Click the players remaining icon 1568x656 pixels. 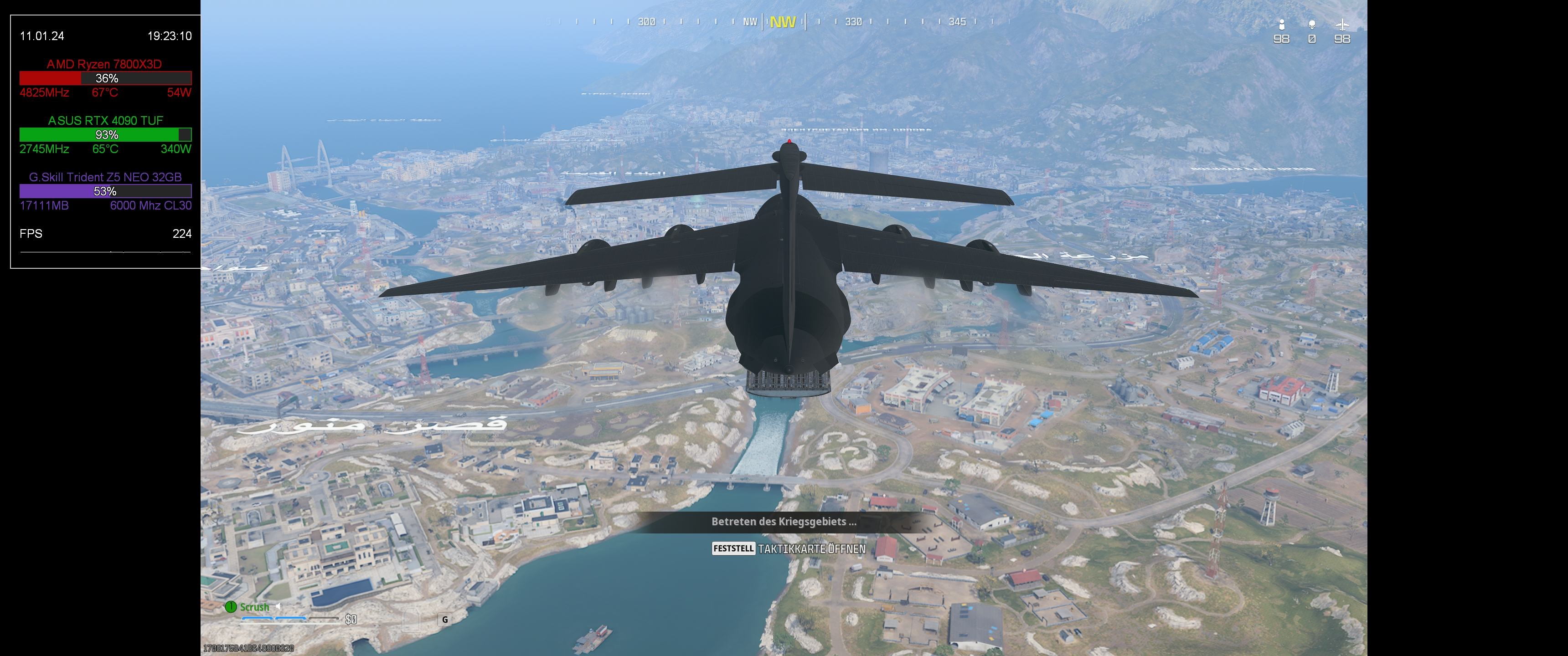coord(1281,24)
